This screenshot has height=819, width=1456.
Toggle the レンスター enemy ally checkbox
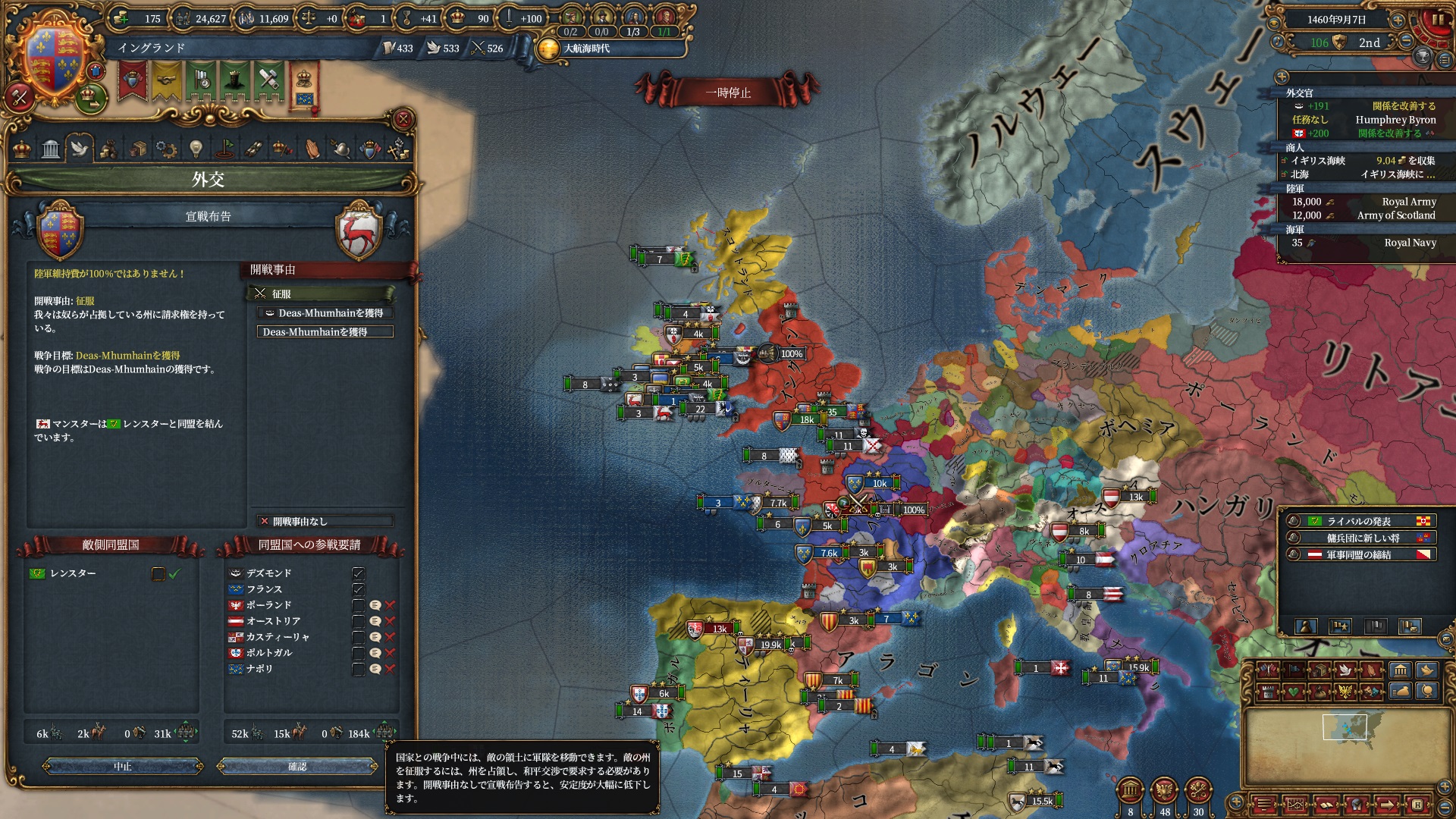tap(158, 574)
